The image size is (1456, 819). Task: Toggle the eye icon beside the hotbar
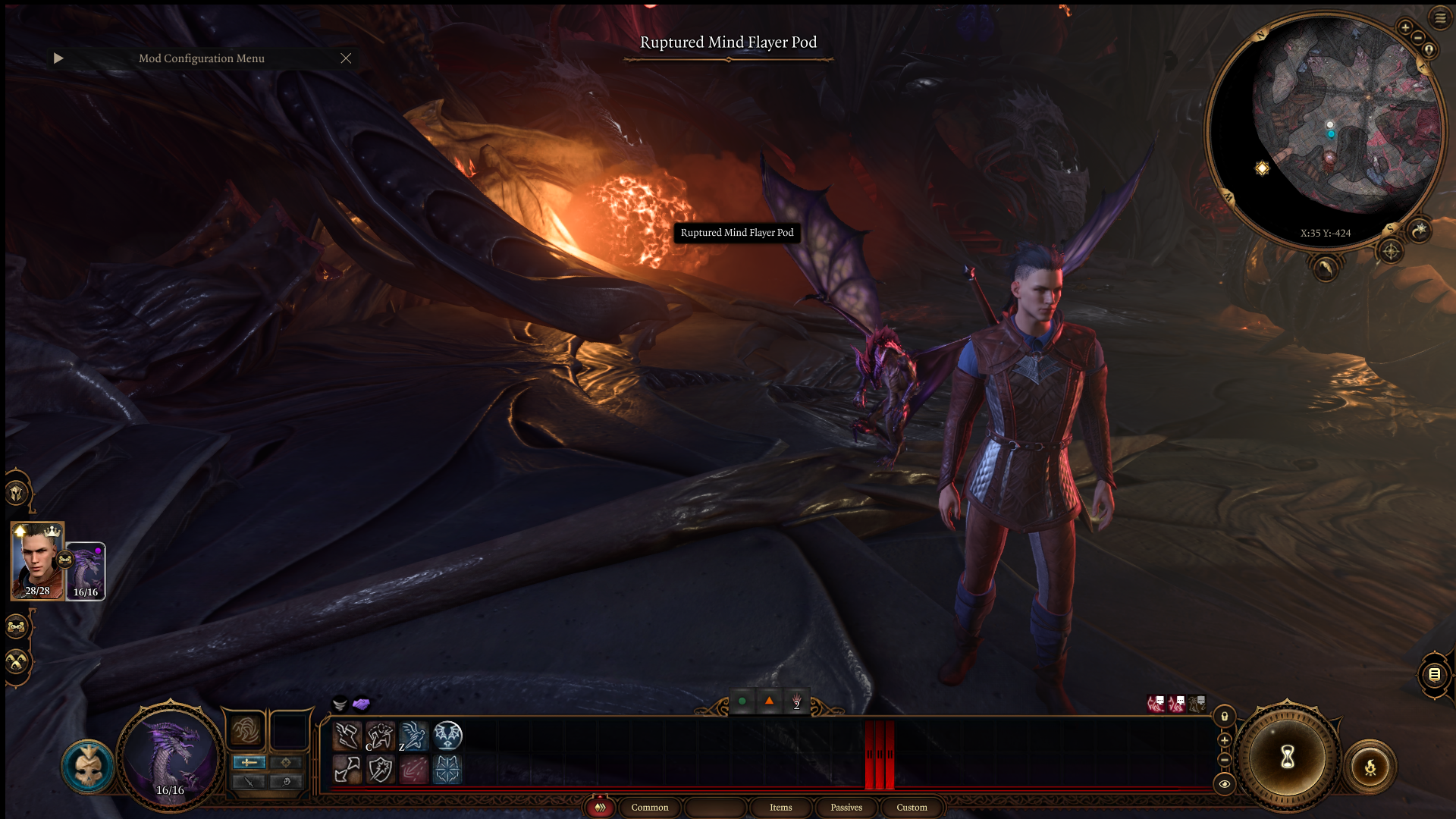click(1224, 784)
